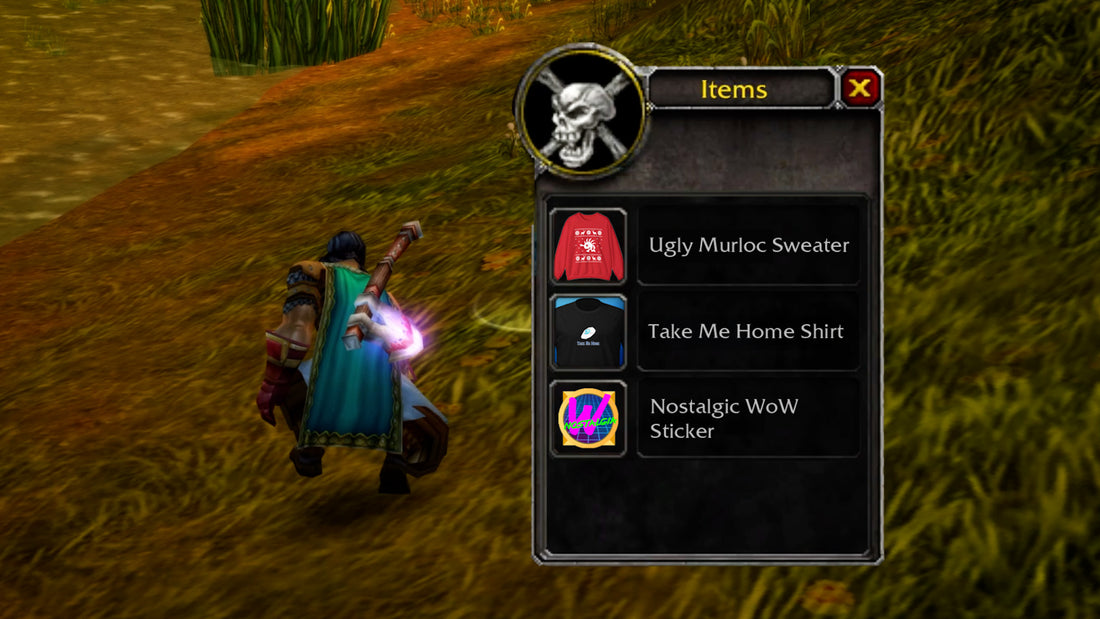Image resolution: width=1100 pixels, height=619 pixels.
Task: Grab the Nostalgic WoW Sticker icon
Action: coord(588,418)
